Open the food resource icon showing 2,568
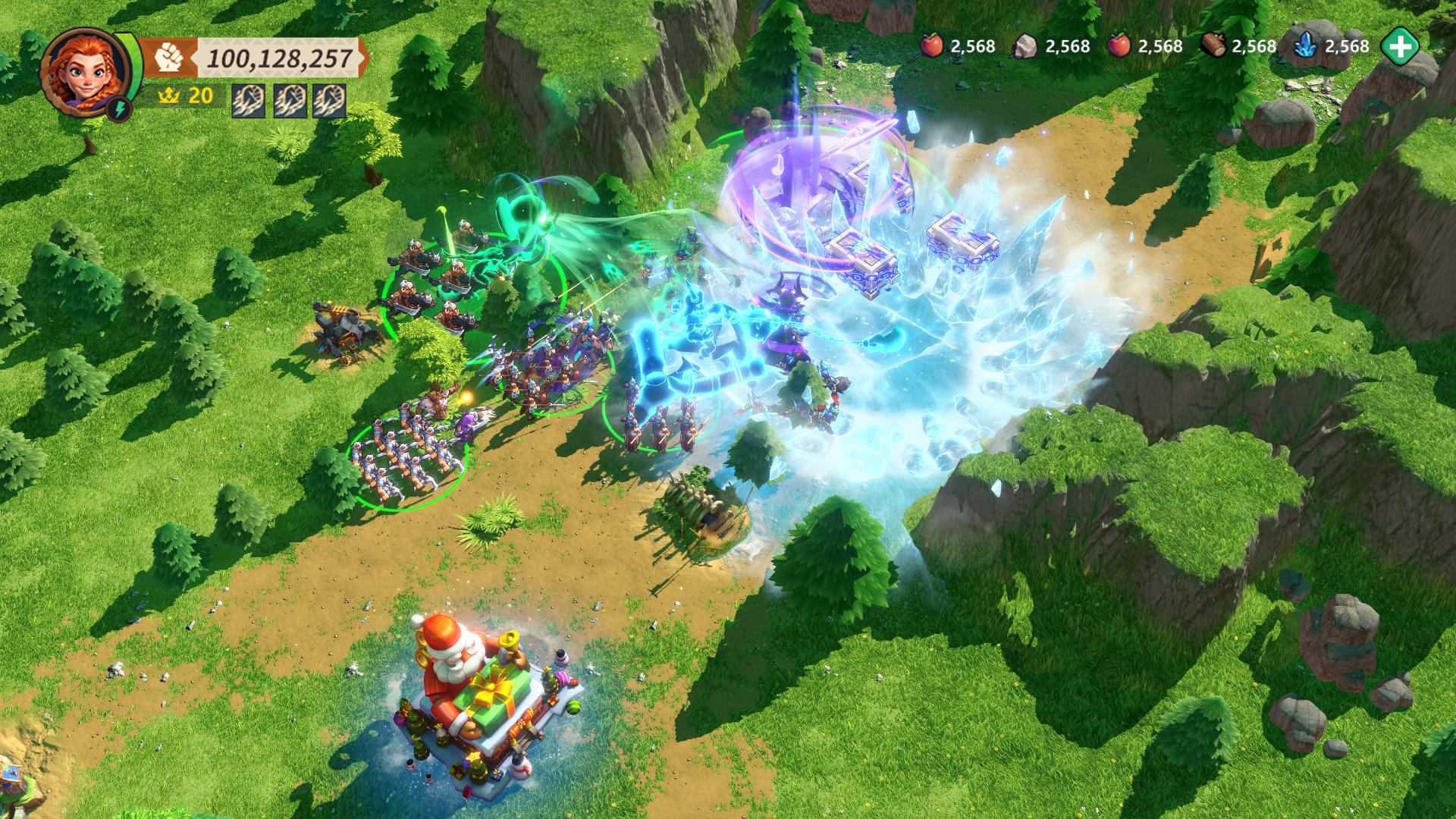Viewport: 1456px width, 819px height. (932, 45)
